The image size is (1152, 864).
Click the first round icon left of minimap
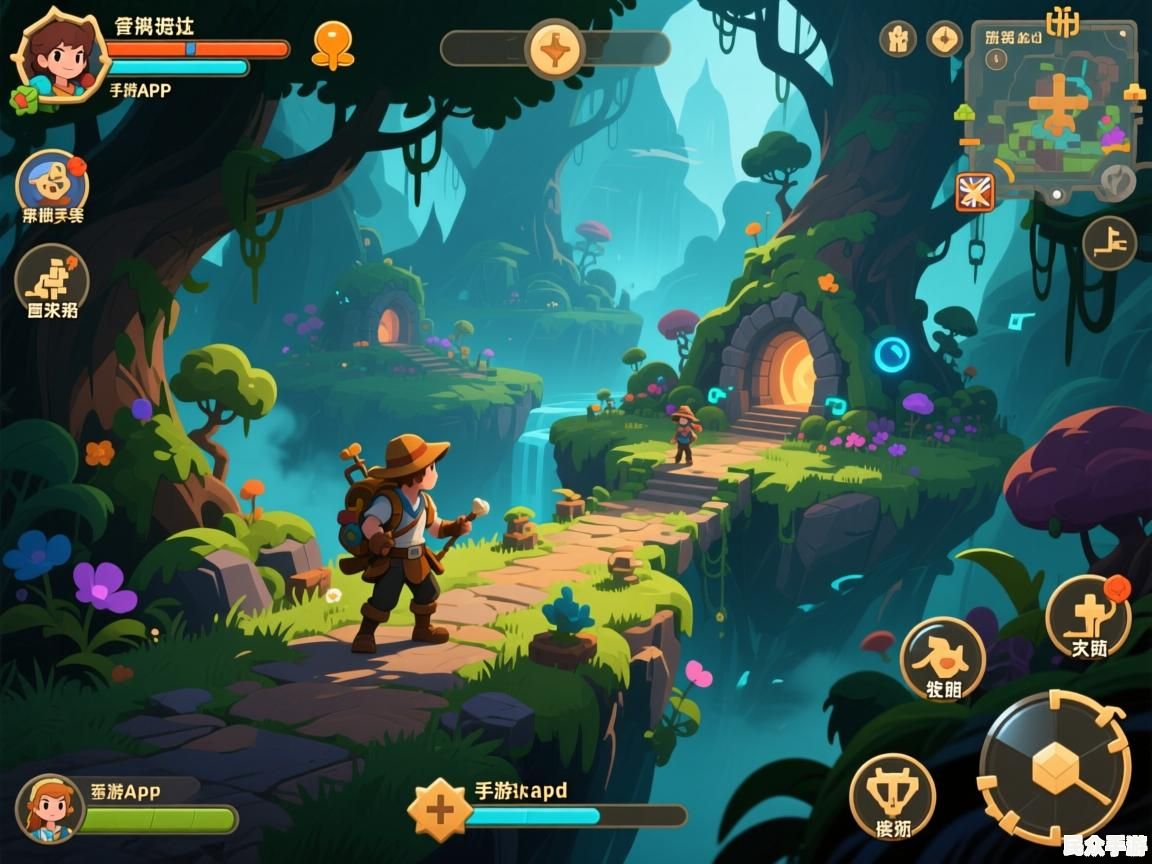click(x=897, y=39)
